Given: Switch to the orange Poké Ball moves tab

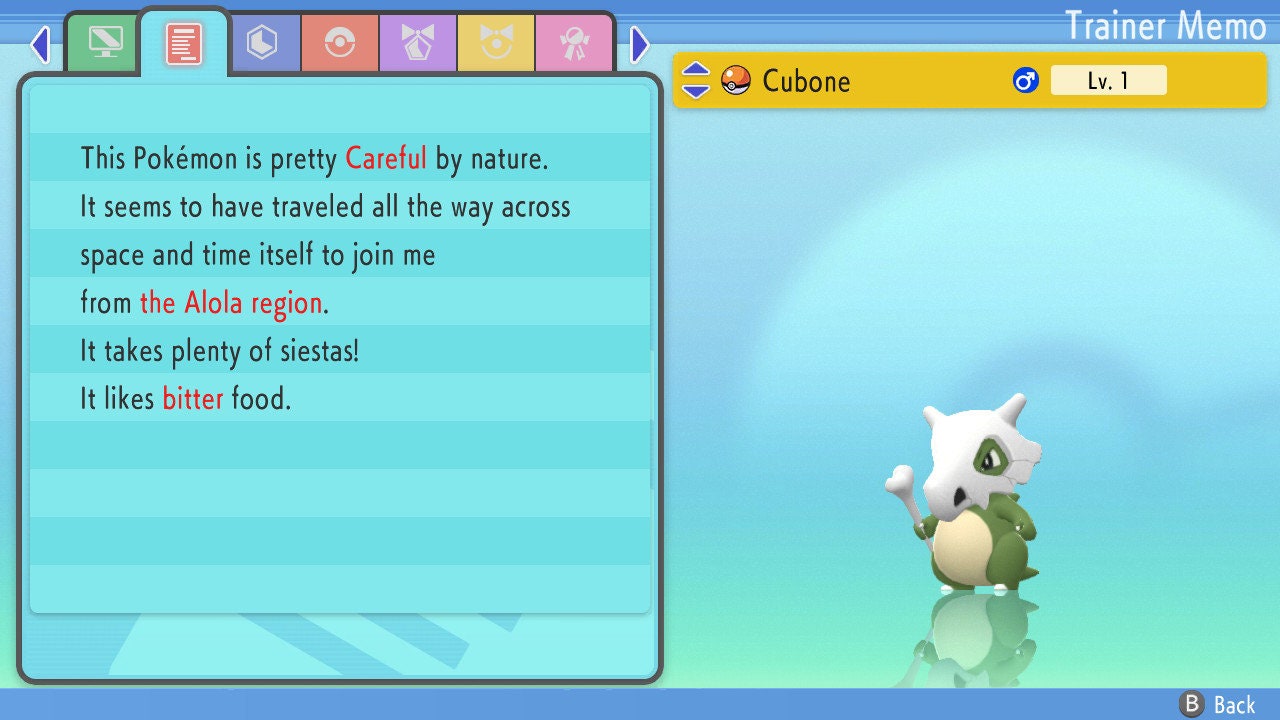Looking at the screenshot, I should [340, 43].
